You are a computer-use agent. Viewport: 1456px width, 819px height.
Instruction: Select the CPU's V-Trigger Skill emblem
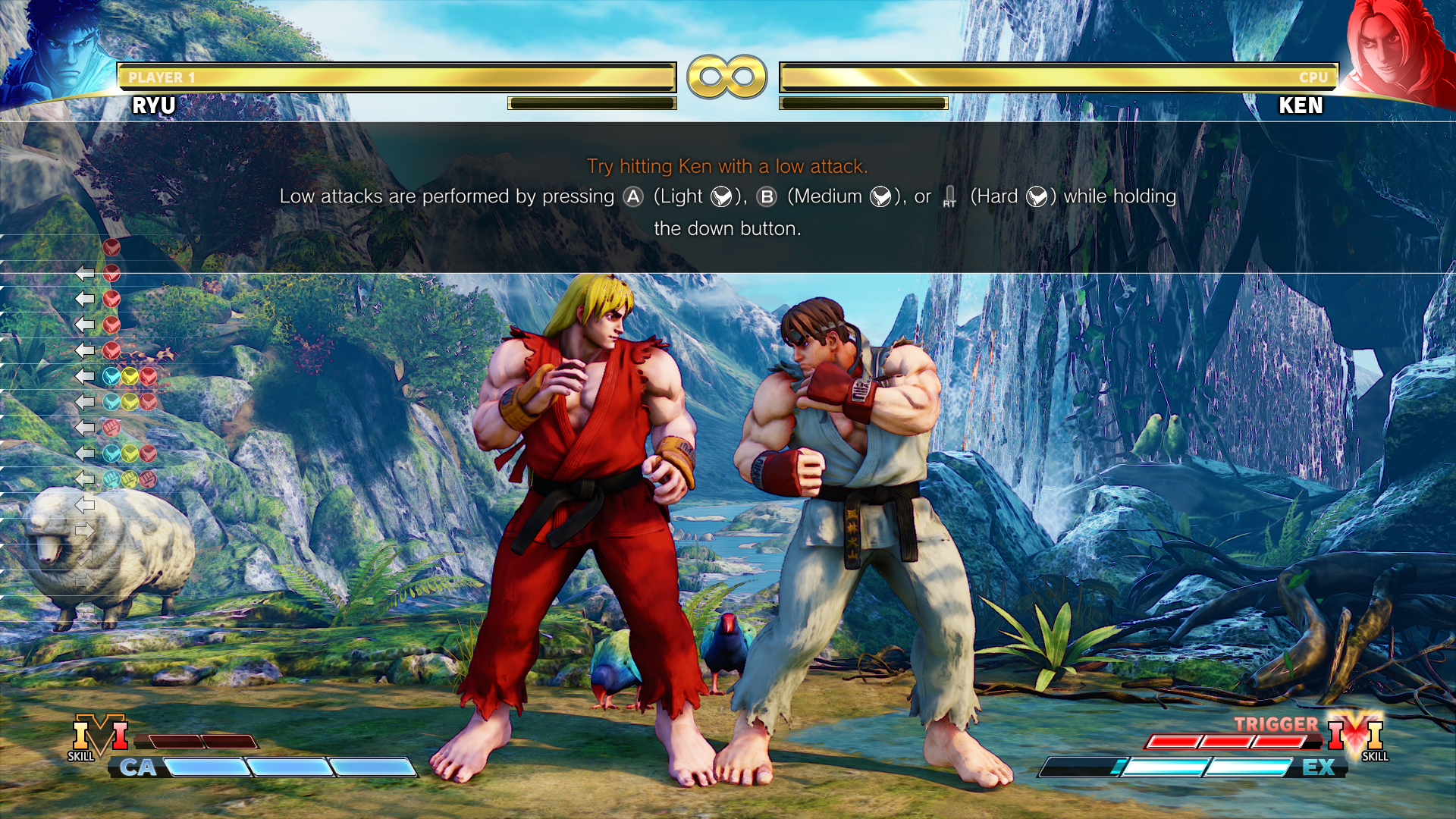pyautogui.click(x=1356, y=736)
